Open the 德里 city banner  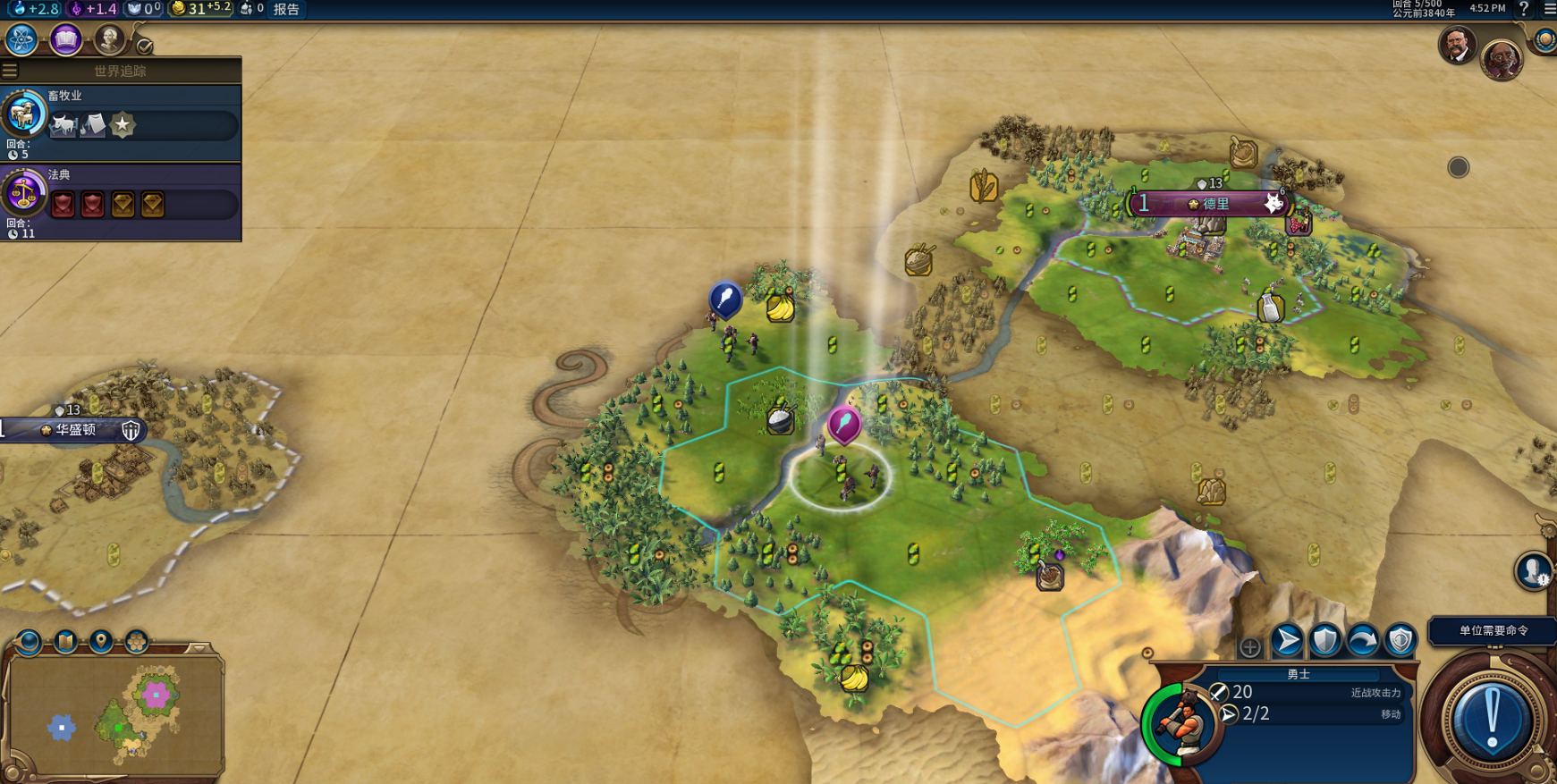pyautogui.click(x=1209, y=204)
